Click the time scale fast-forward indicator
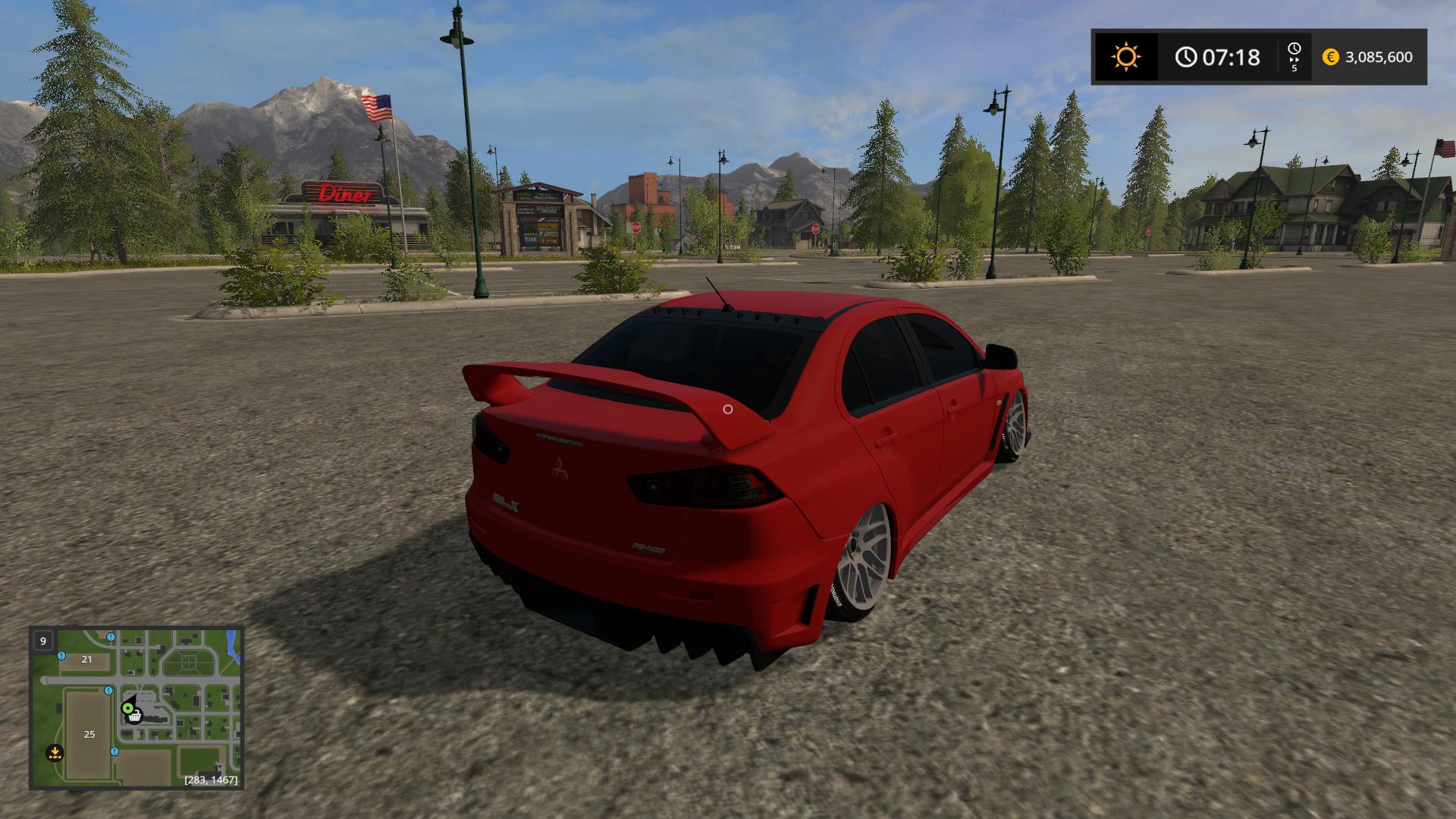 point(1294,57)
